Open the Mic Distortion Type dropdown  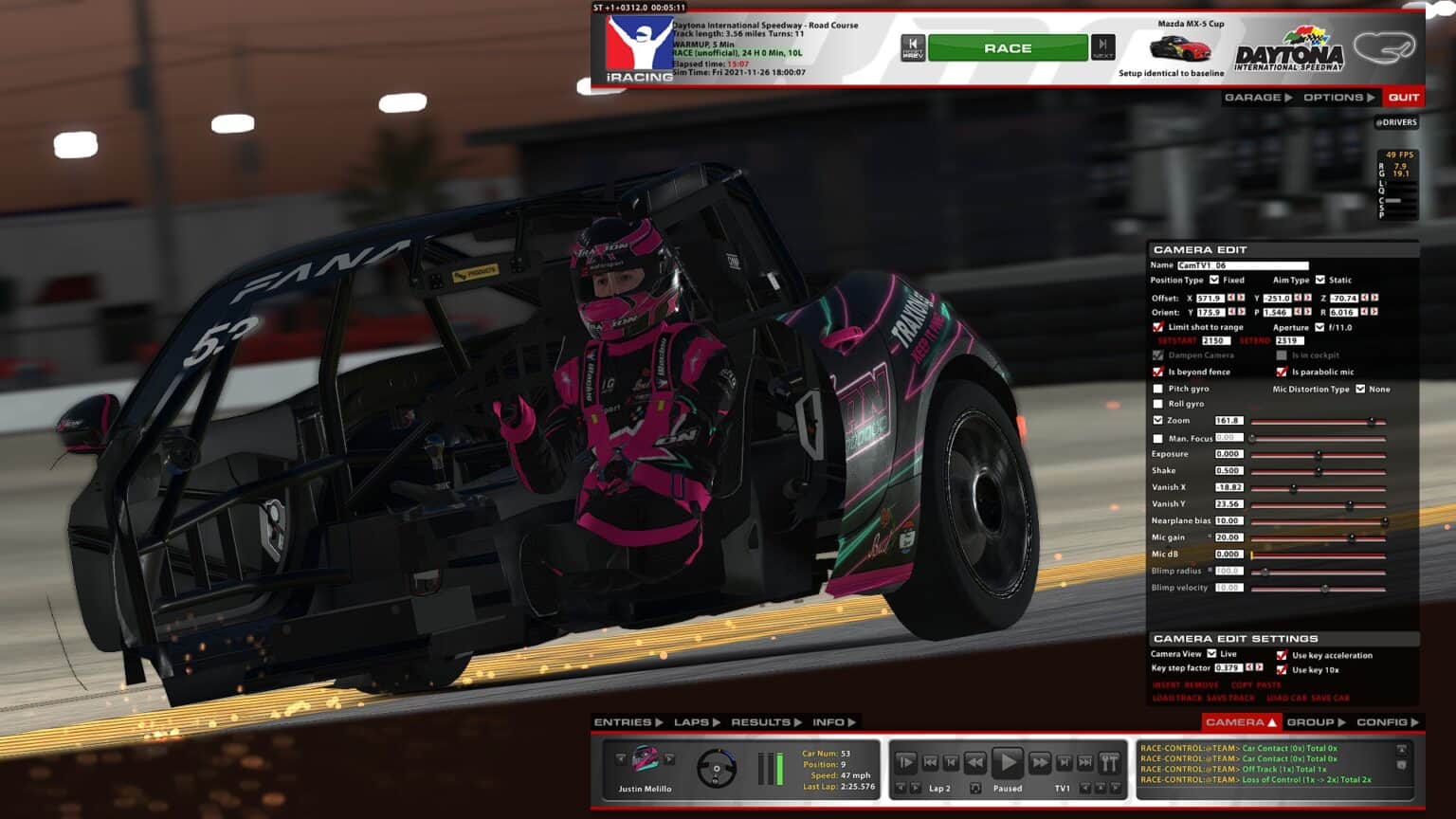coord(1361,389)
